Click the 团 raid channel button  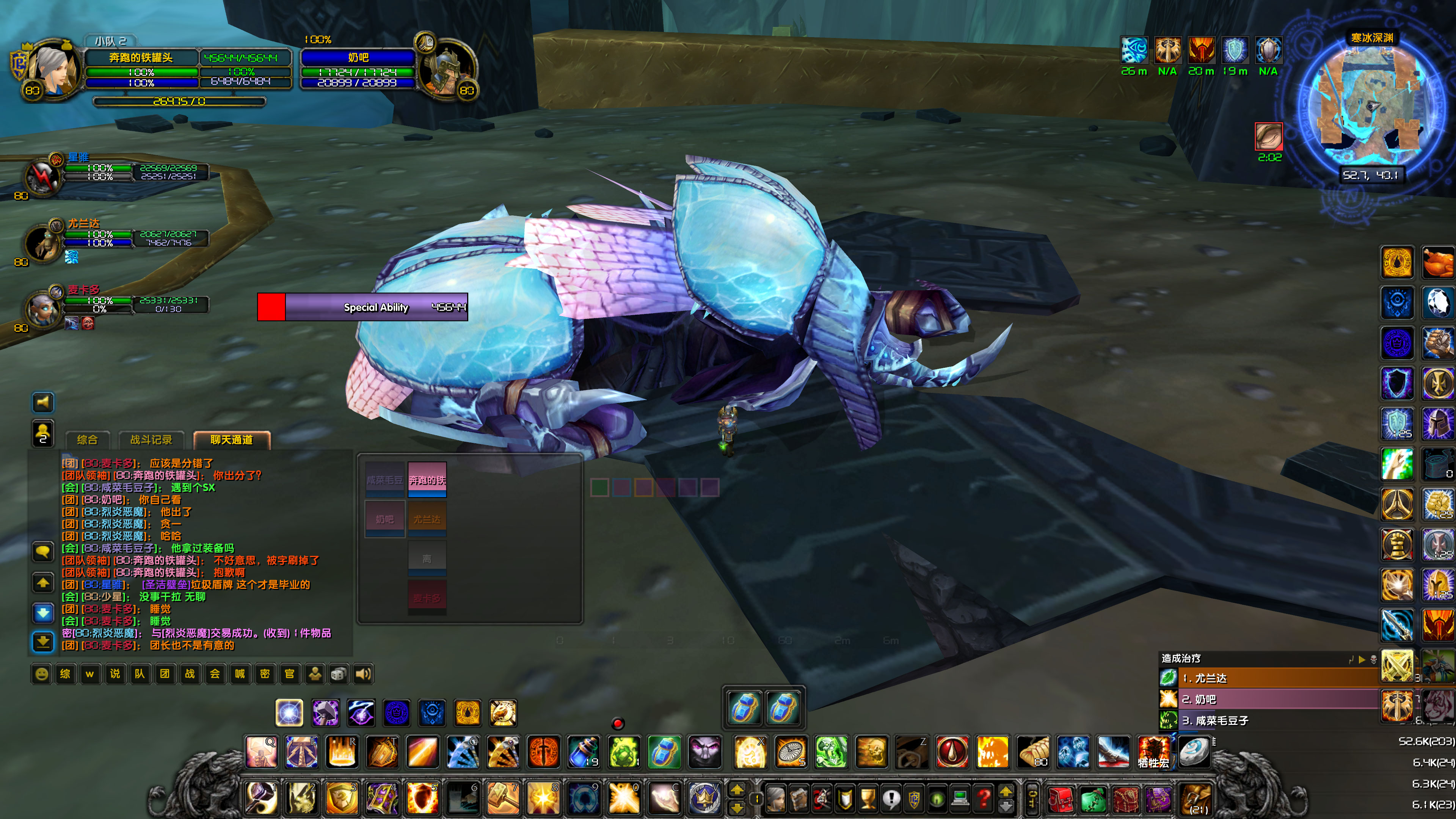pos(165,674)
